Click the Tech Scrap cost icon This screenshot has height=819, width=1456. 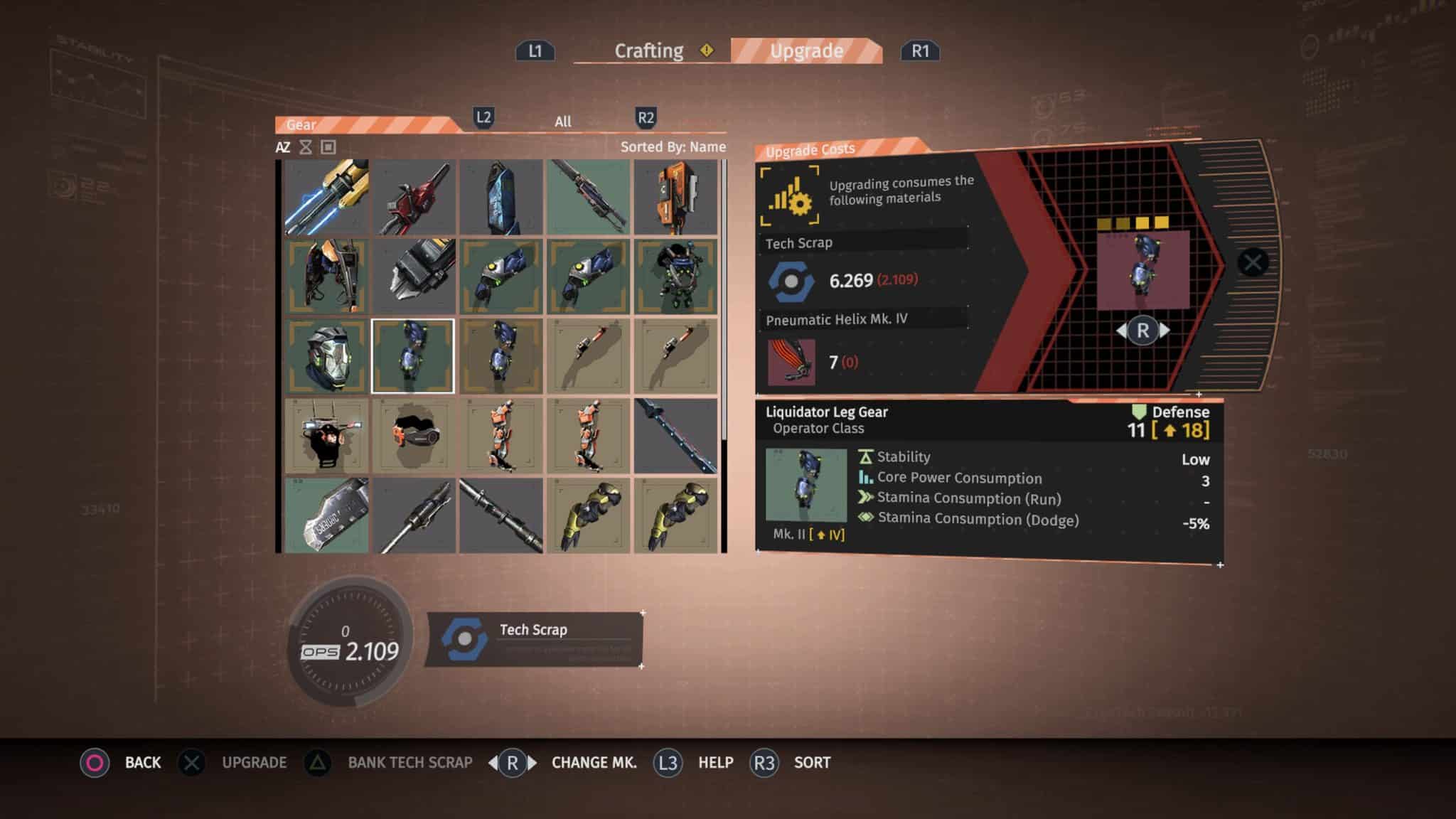click(791, 281)
